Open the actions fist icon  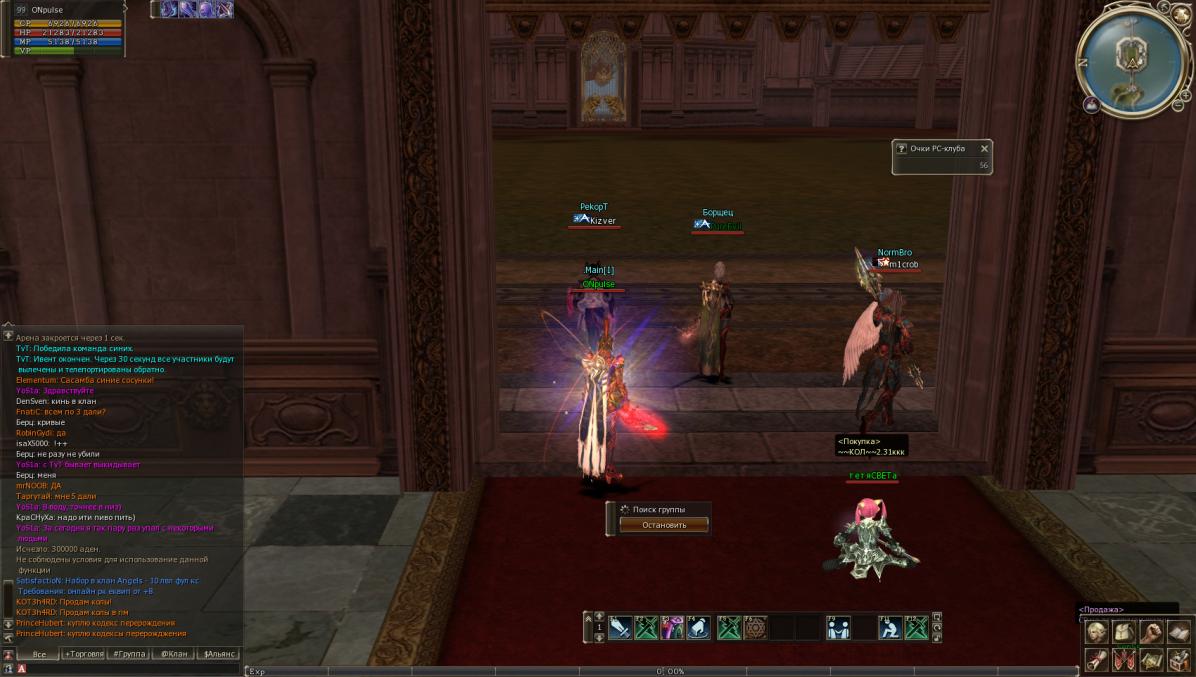coord(1151,632)
